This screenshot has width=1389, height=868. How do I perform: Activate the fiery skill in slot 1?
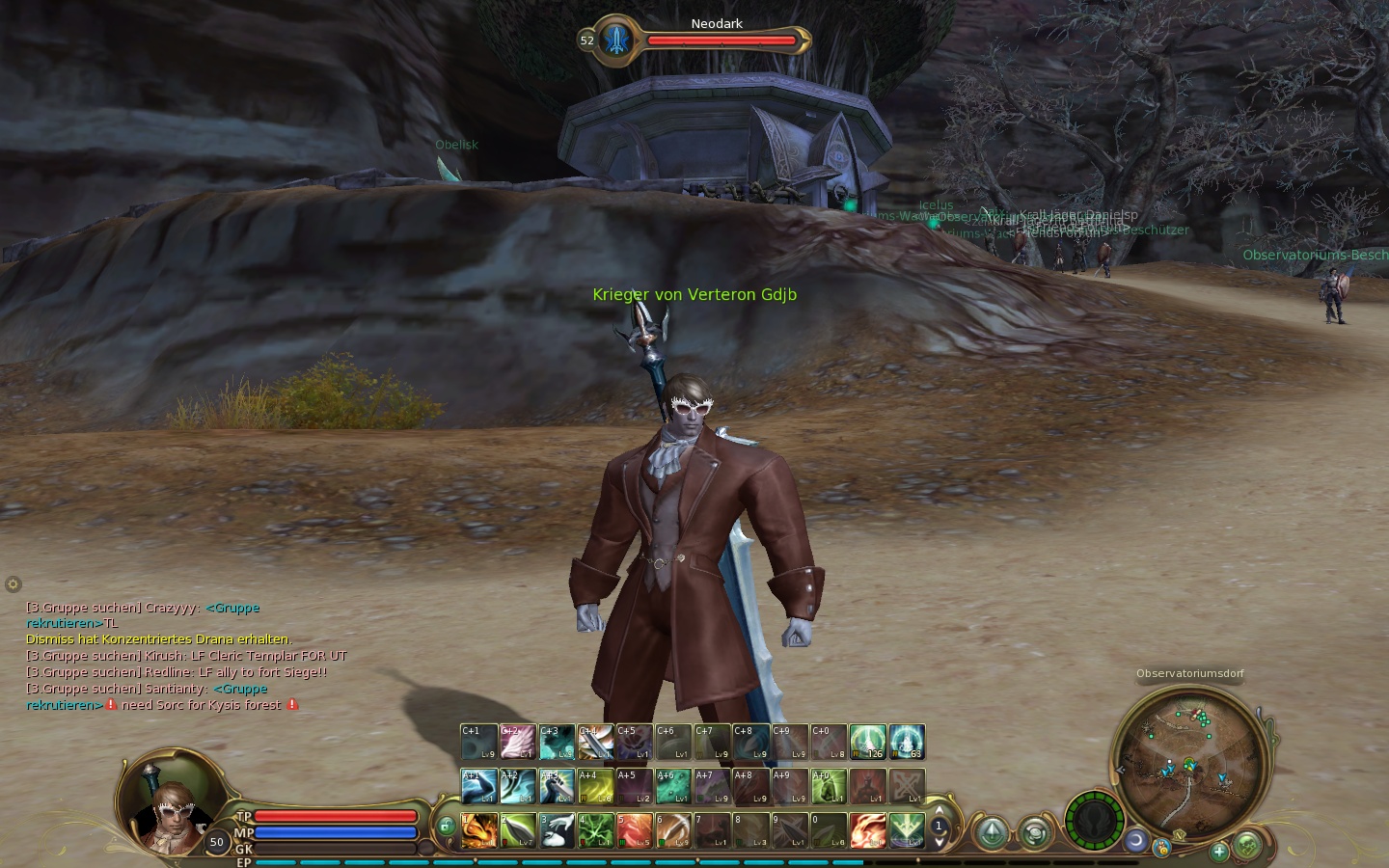click(479, 830)
